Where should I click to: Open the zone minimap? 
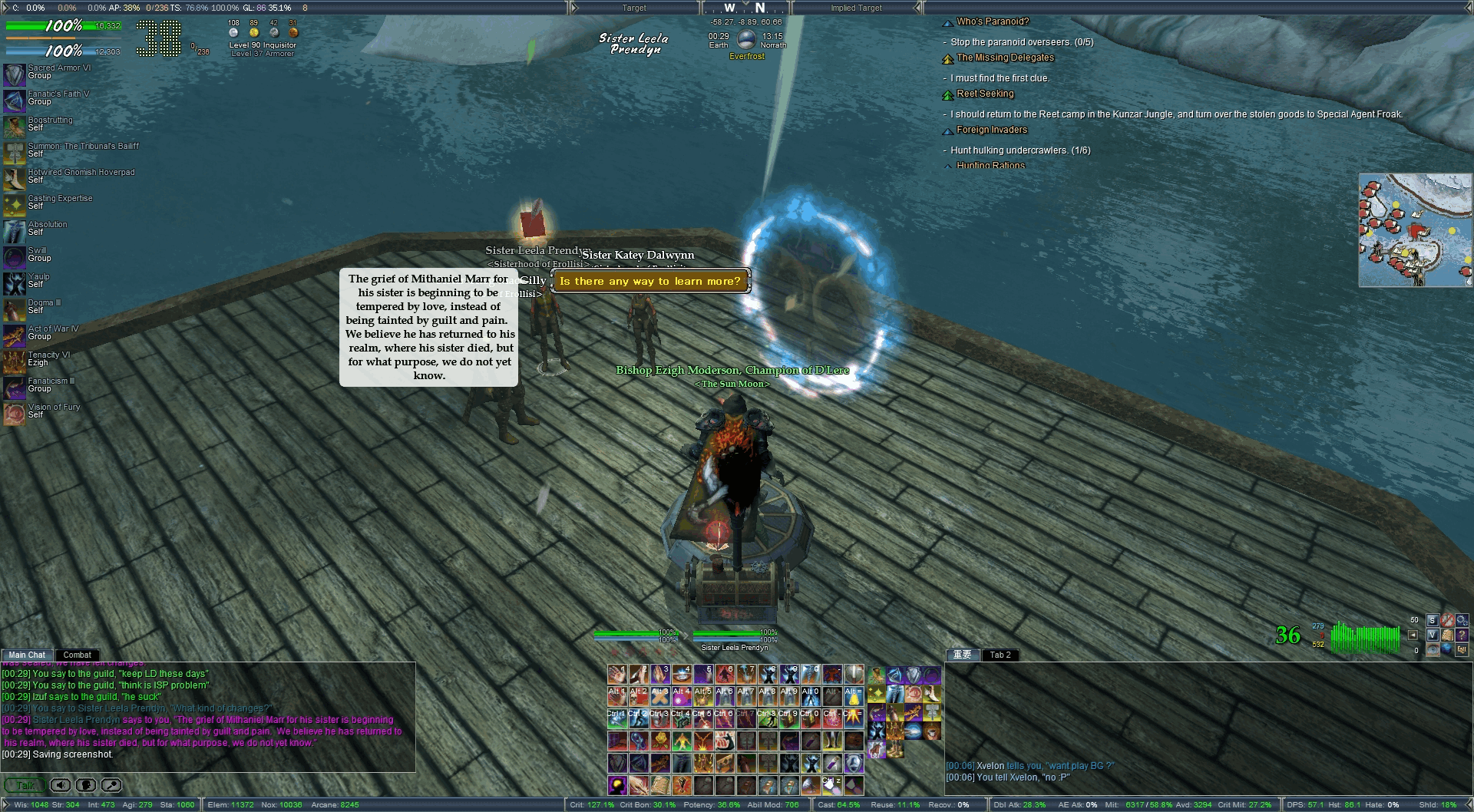pos(1415,230)
